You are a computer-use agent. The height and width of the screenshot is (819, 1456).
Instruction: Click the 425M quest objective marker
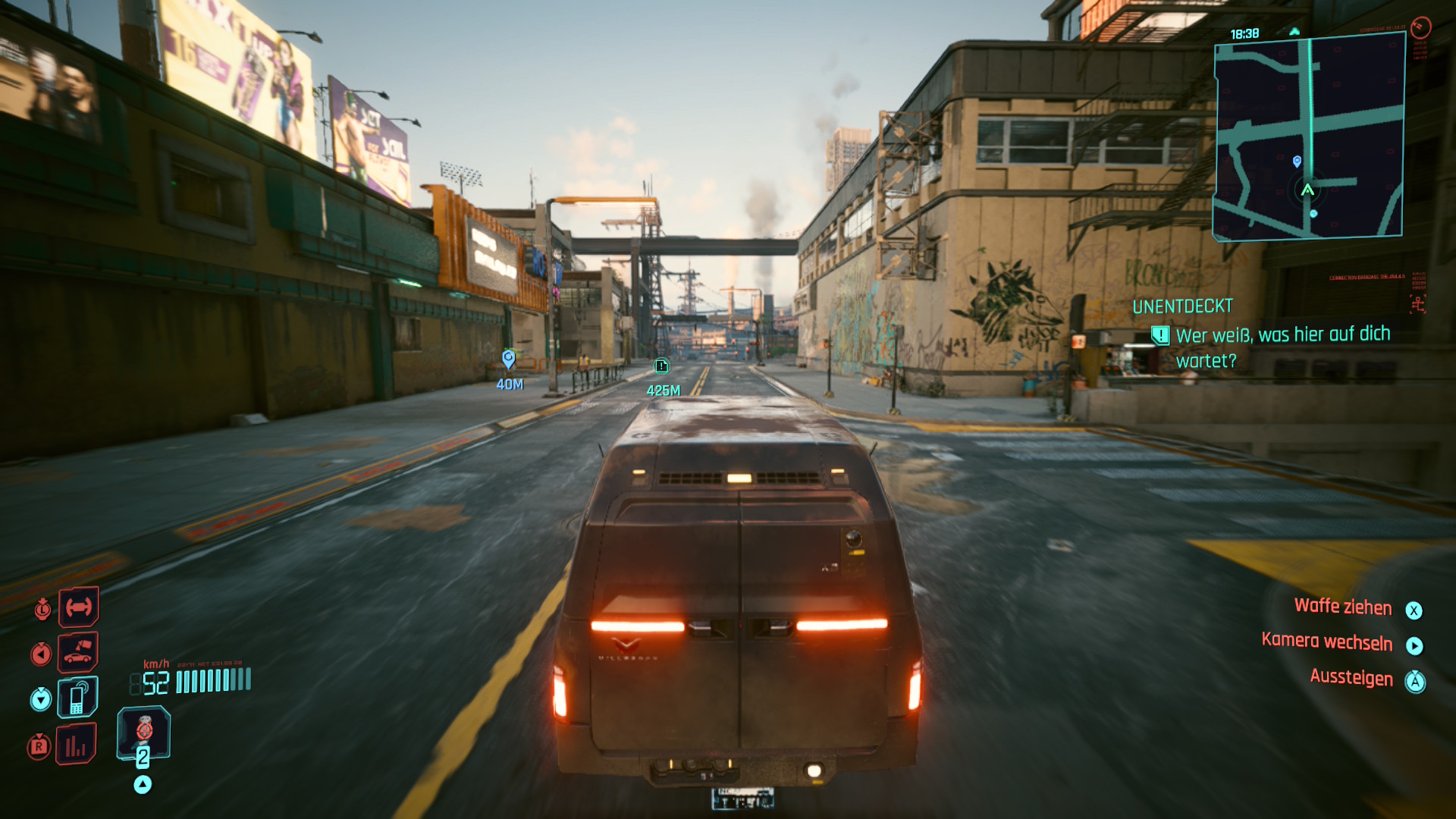[662, 367]
